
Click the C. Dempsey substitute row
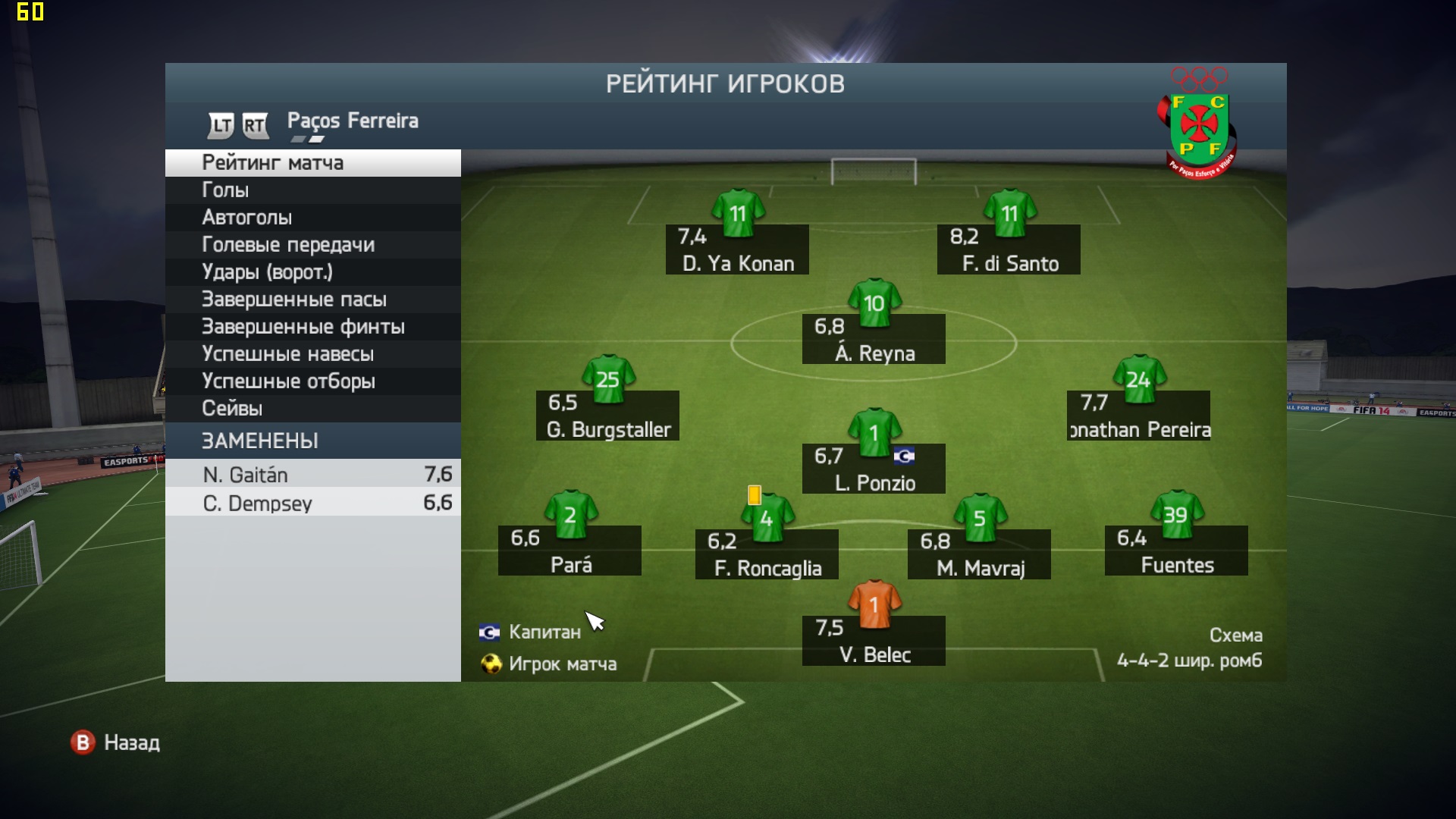pos(312,503)
